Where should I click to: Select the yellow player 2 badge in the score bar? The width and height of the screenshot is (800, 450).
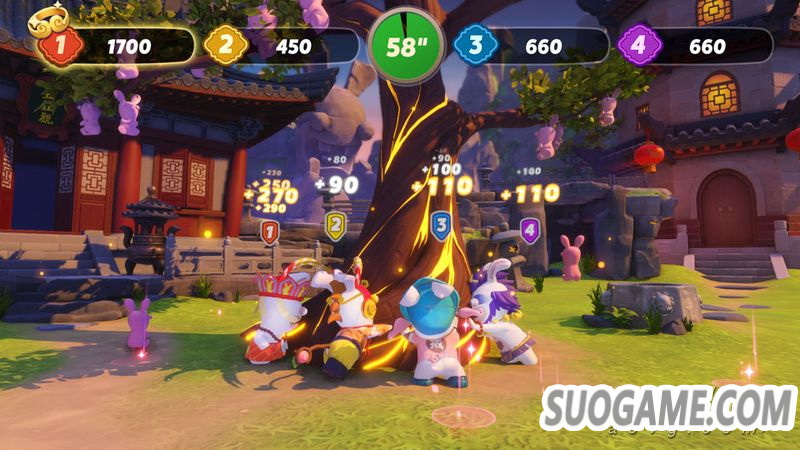coord(224,46)
